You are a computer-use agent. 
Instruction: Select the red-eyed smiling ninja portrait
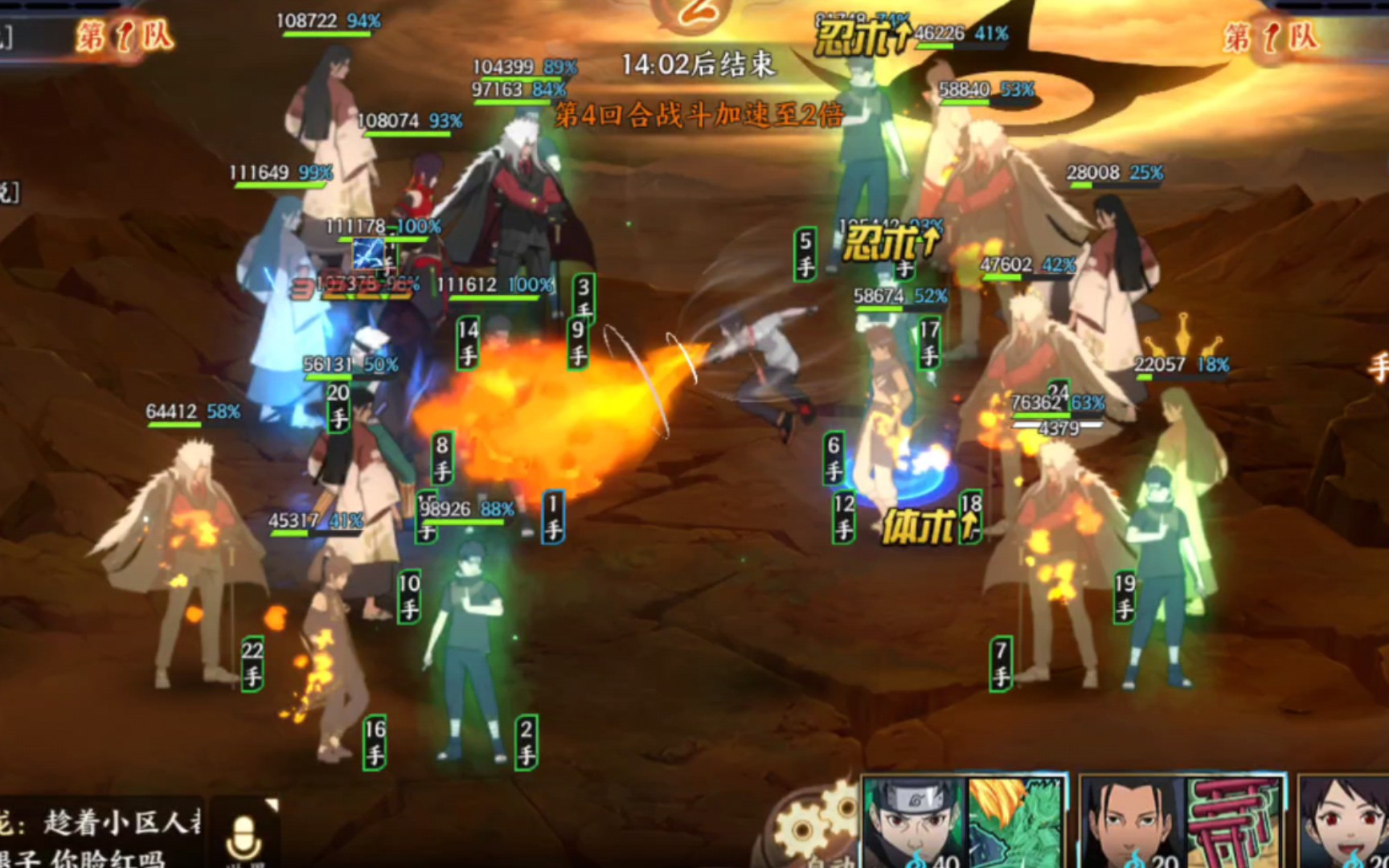1344,823
